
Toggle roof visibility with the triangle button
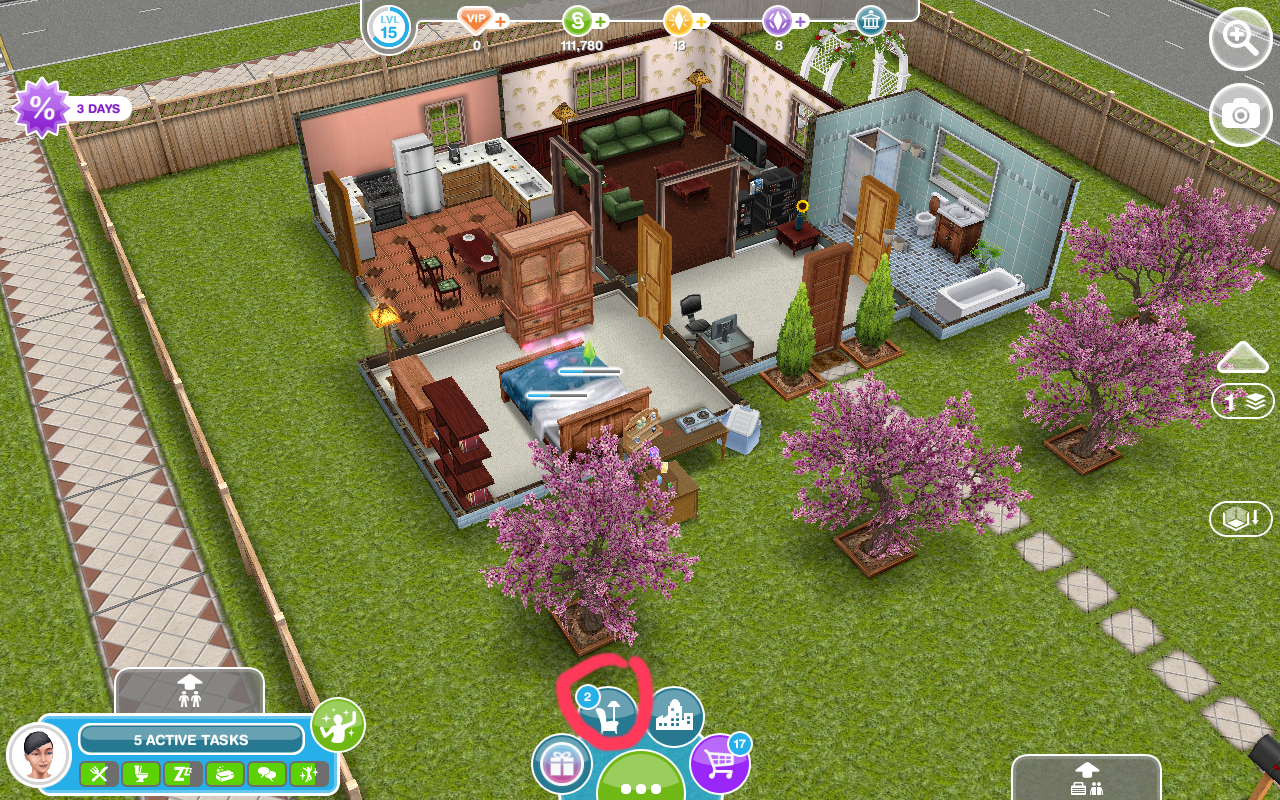pyautogui.click(x=1242, y=356)
